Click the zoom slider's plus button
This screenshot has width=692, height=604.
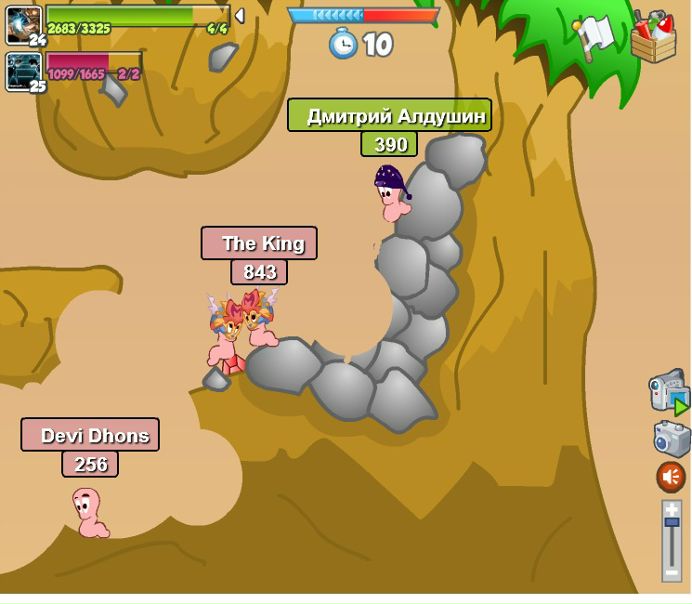[671, 509]
